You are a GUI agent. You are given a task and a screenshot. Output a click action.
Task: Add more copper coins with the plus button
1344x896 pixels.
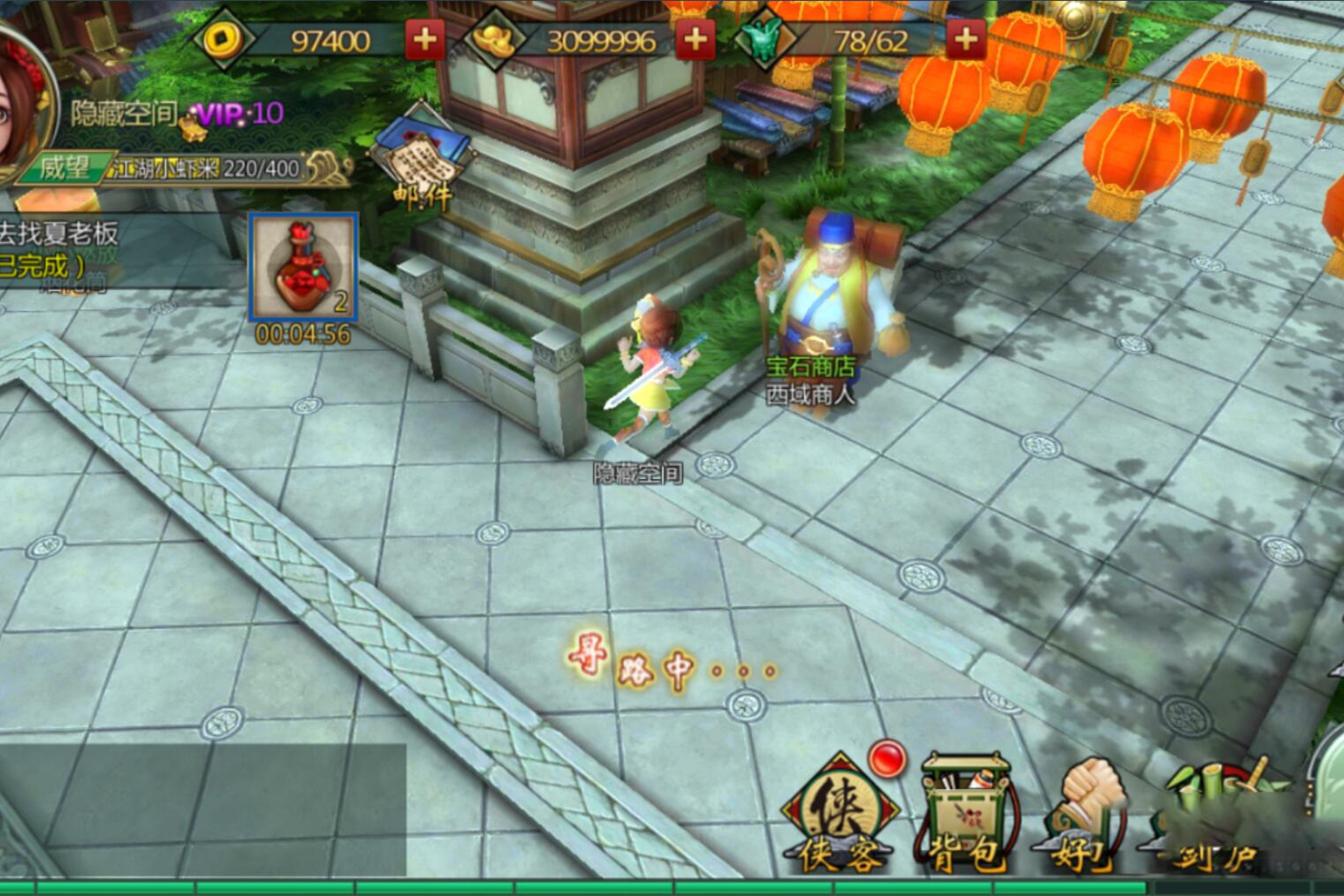[x=424, y=41]
